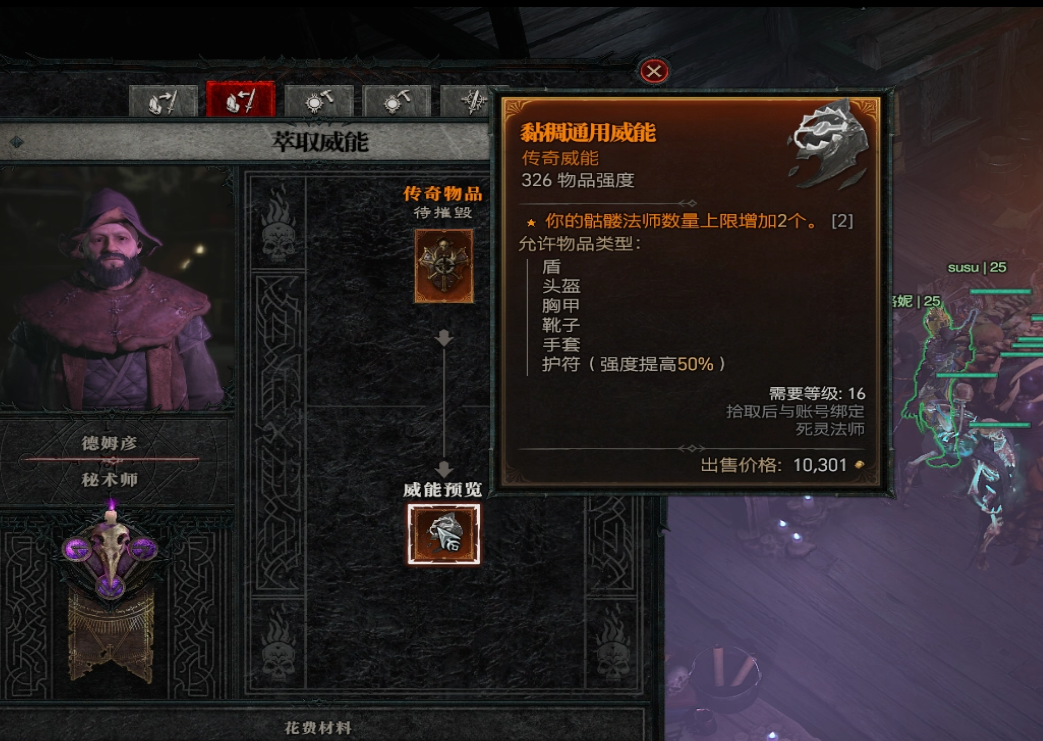
Task: Open the sword enchant tab
Action: click(470, 102)
